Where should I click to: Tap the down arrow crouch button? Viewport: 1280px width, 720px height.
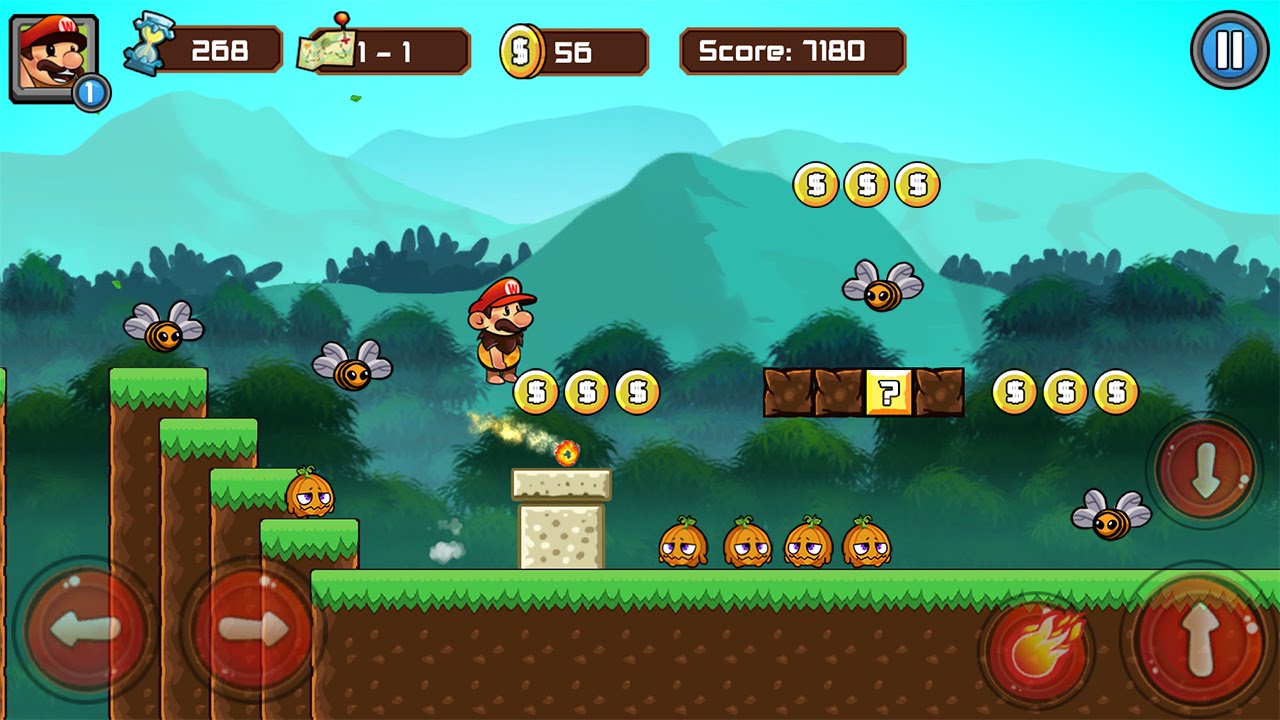tap(1205, 470)
